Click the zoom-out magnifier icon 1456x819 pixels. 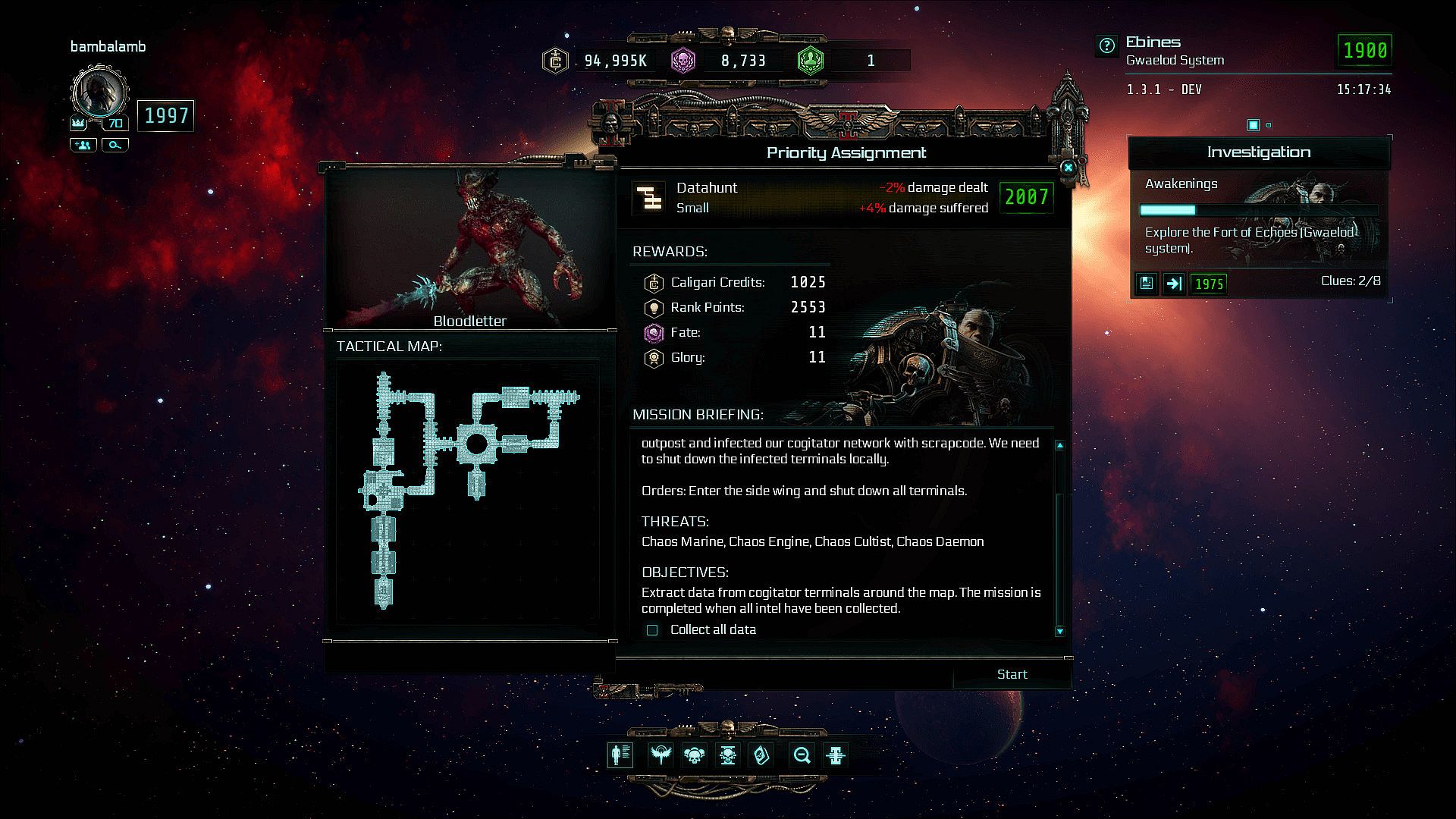point(802,755)
